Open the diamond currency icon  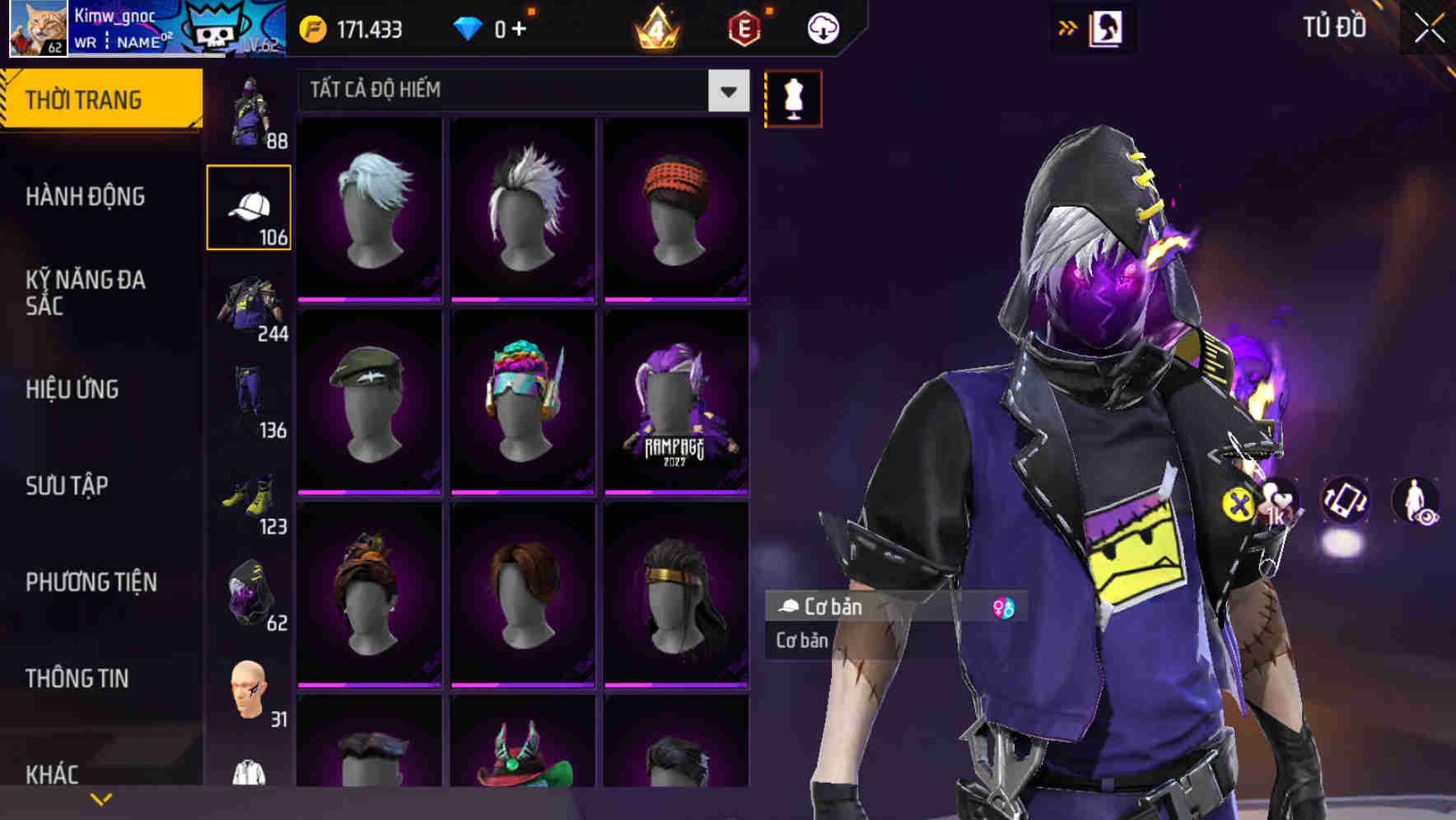[x=469, y=27]
